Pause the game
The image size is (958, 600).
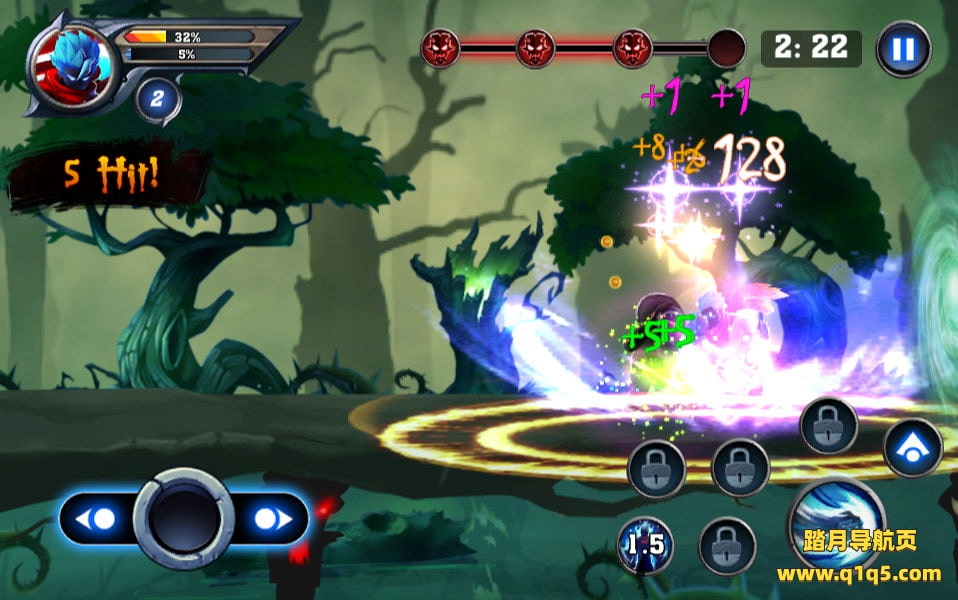pyautogui.click(x=903, y=49)
